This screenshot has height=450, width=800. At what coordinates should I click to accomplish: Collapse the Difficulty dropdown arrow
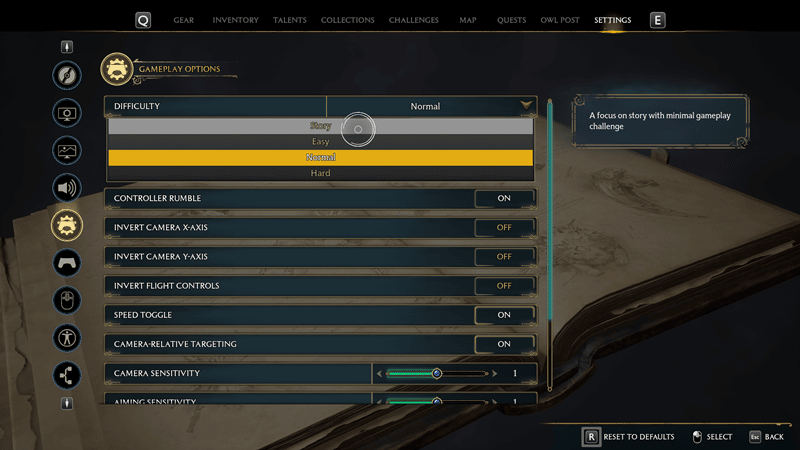click(525, 106)
